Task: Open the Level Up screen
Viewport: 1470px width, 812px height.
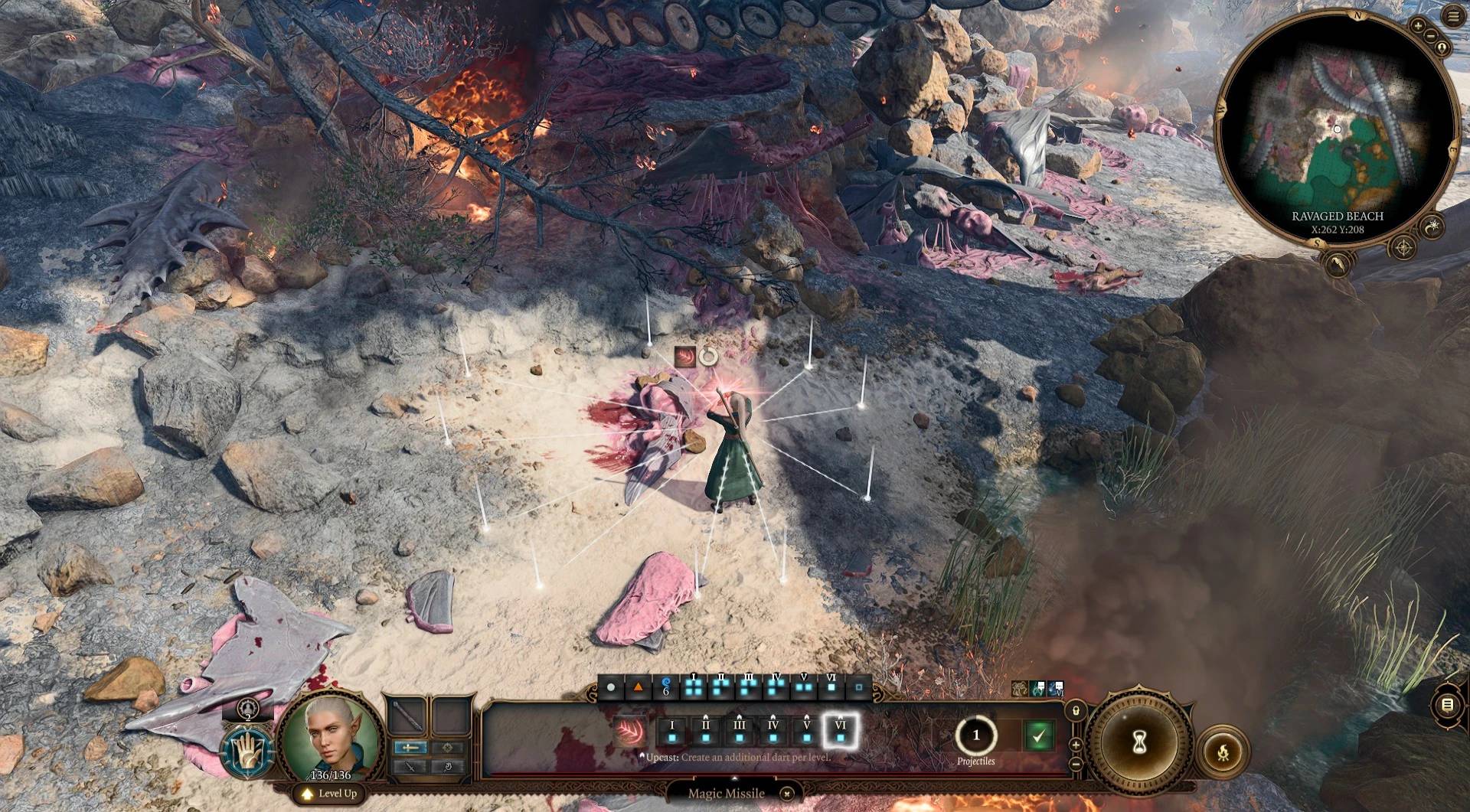Action: (x=330, y=794)
